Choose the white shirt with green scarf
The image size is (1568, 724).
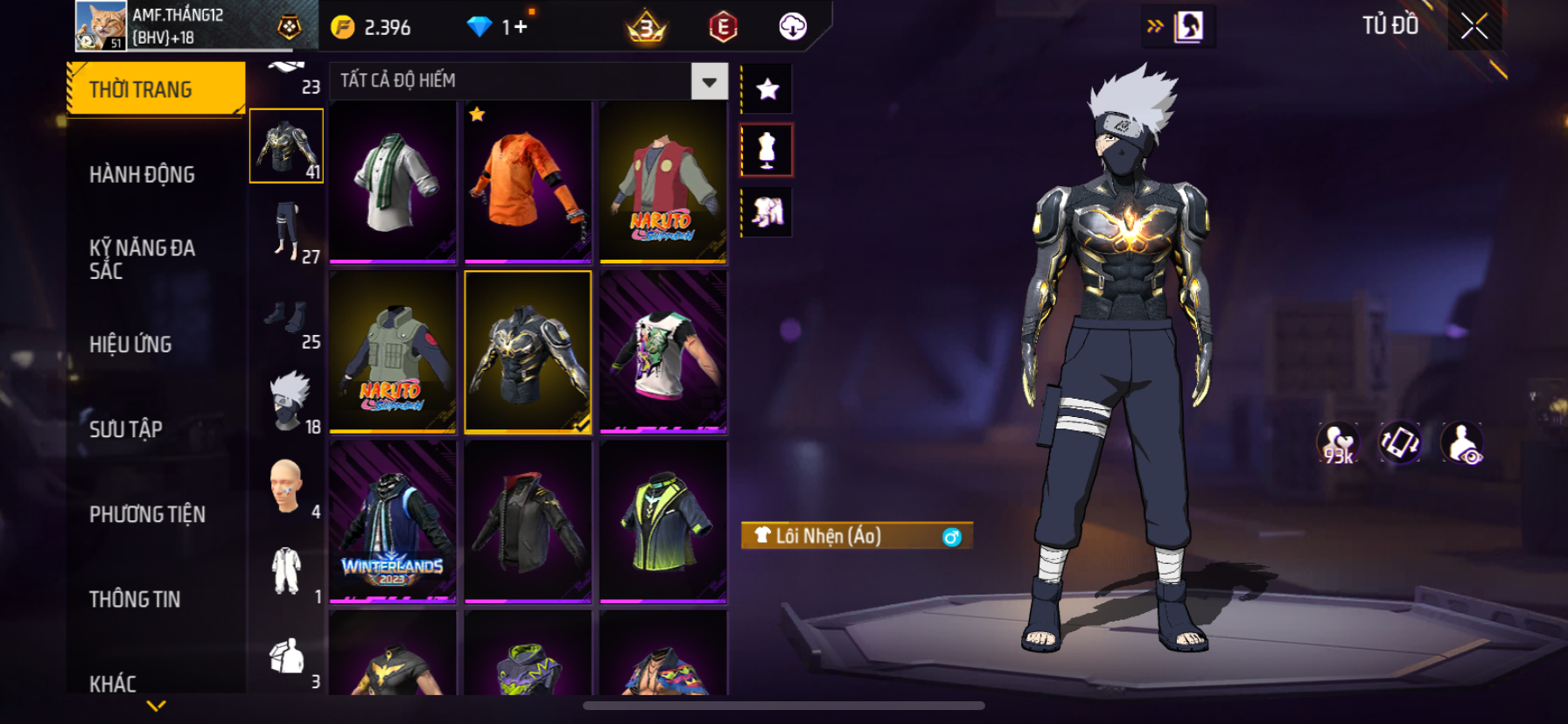pos(393,182)
